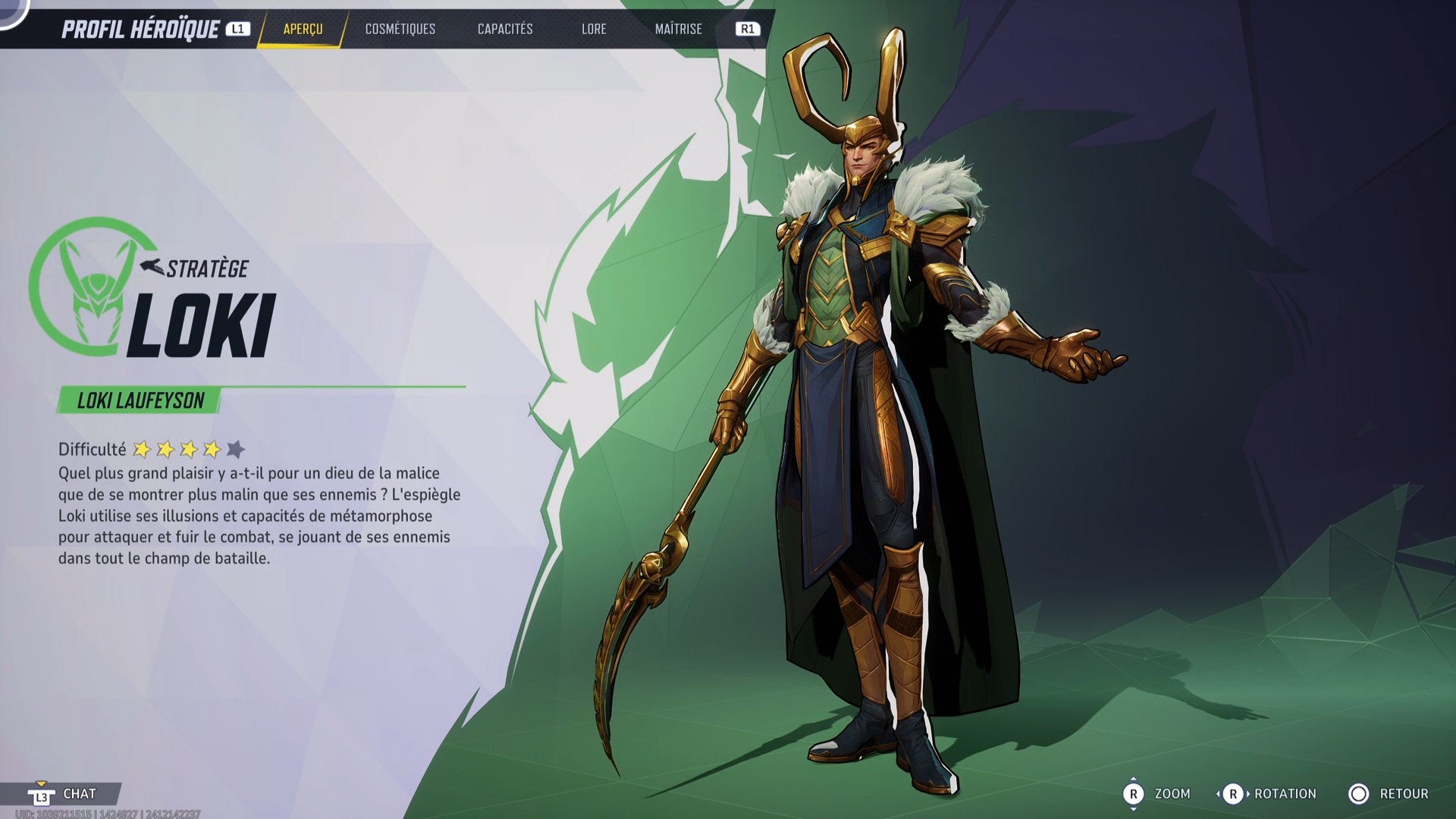Open the Maîtrise tab
This screenshot has width=1456, height=819.
click(x=679, y=30)
